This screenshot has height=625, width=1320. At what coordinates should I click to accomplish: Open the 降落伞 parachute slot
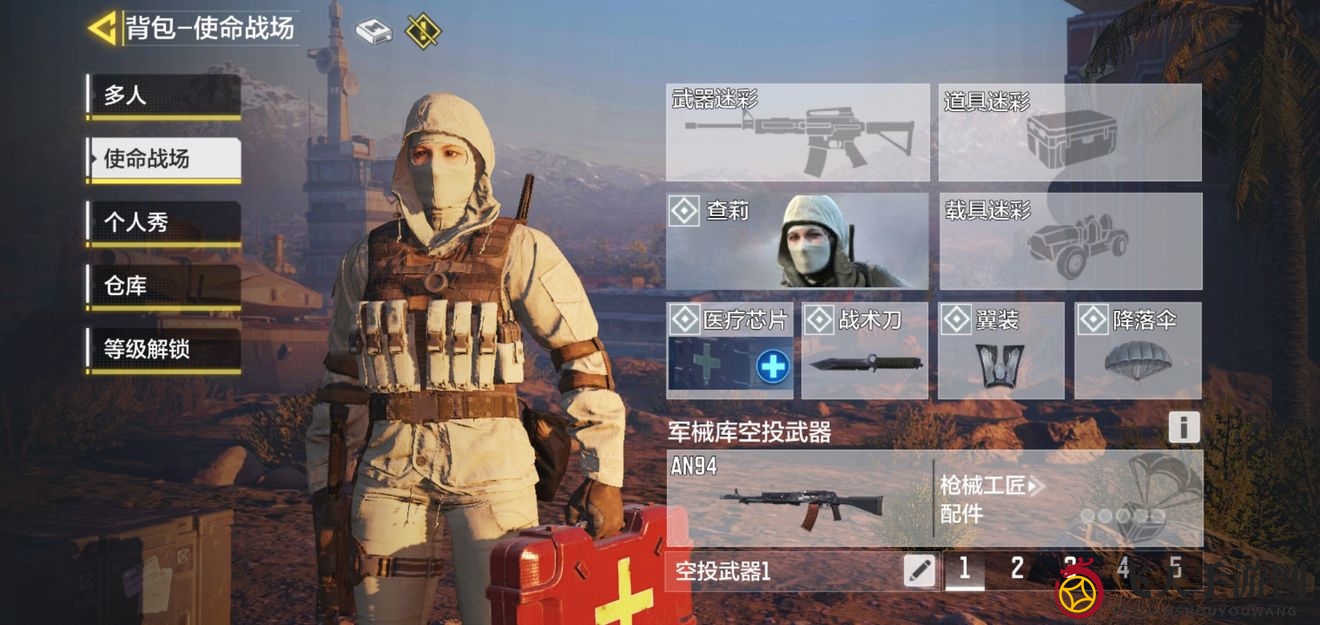1137,351
